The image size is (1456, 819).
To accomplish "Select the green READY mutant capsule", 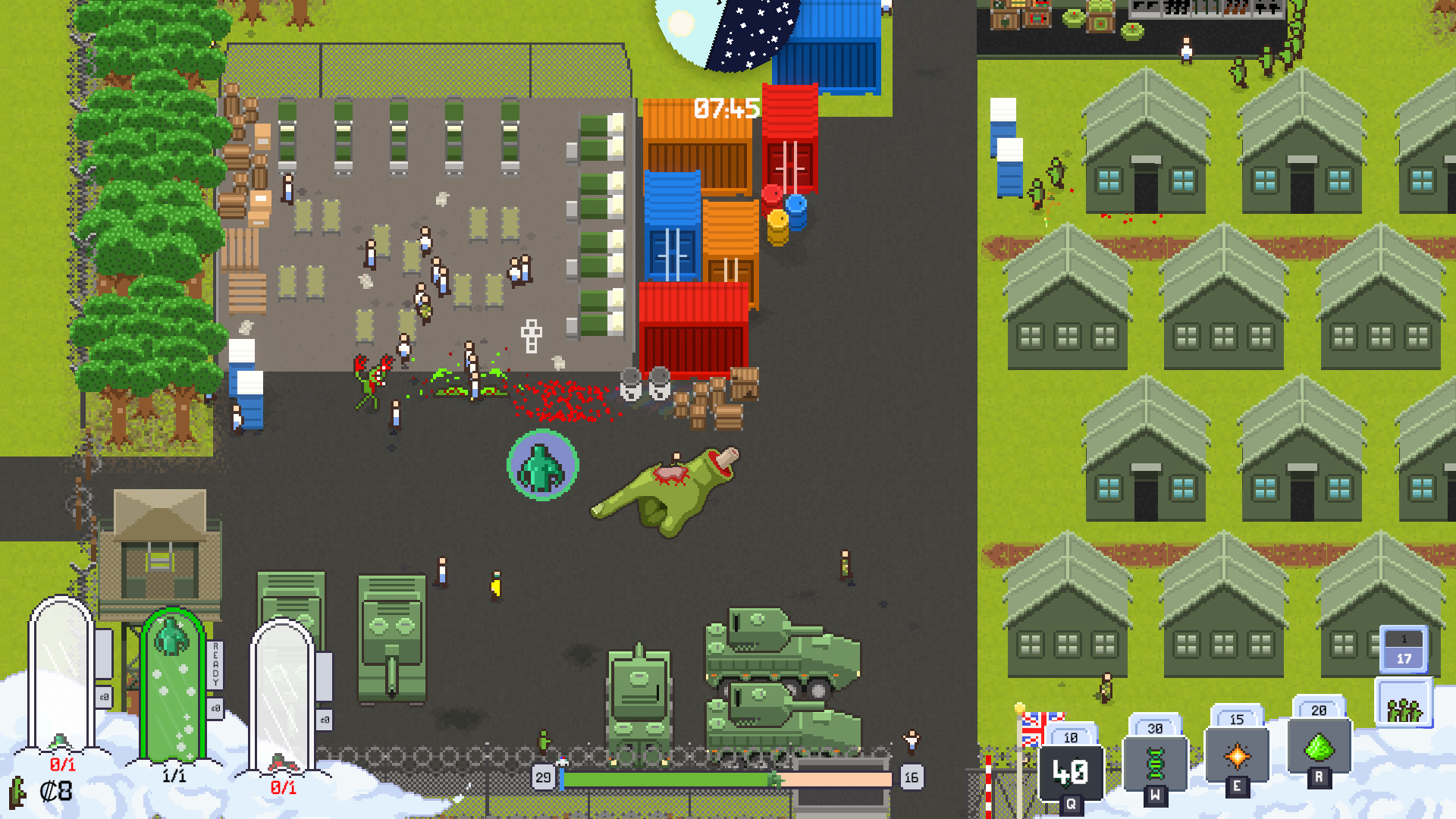I will click(x=173, y=686).
